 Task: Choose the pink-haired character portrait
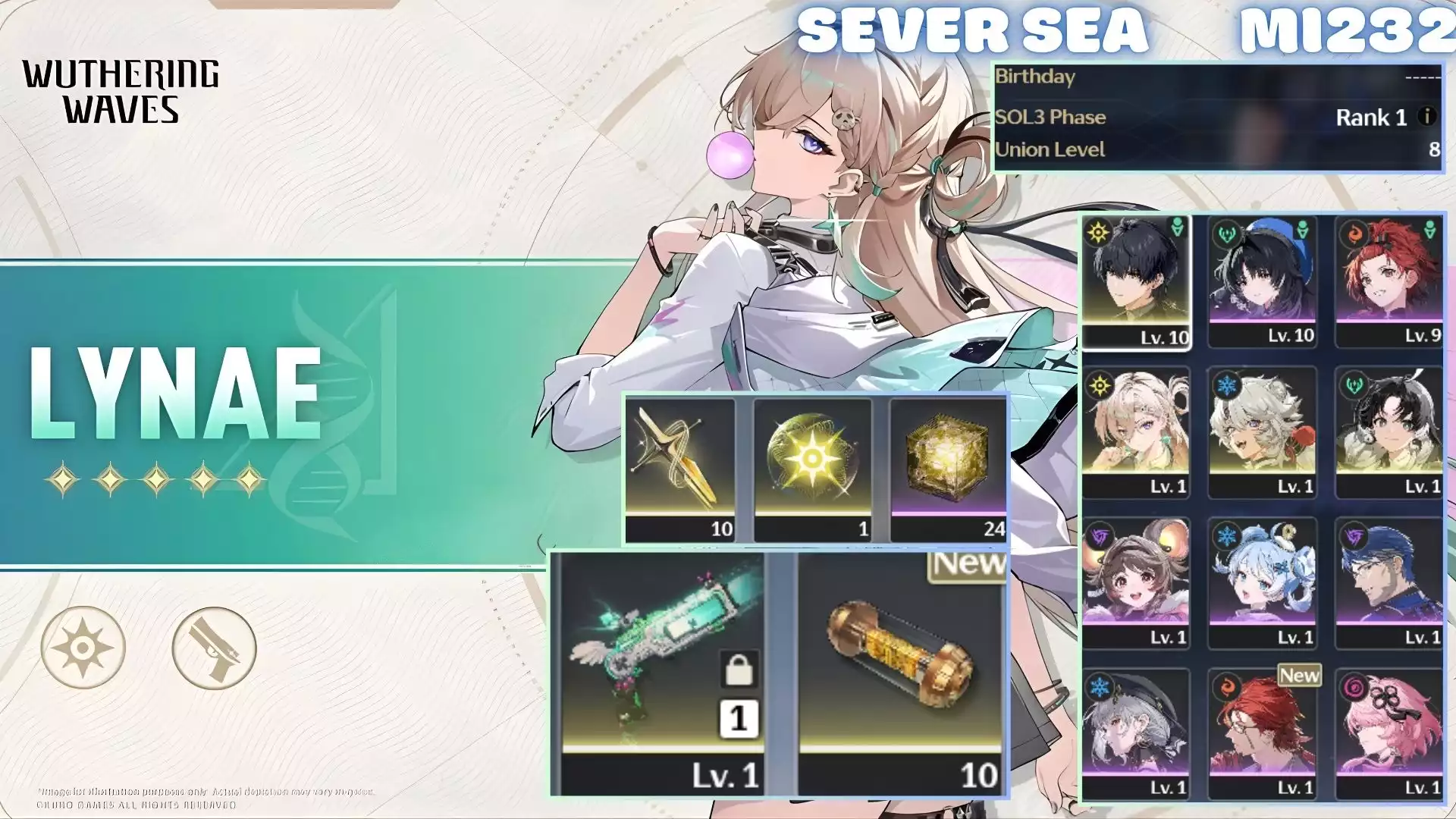pos(1389,733)
